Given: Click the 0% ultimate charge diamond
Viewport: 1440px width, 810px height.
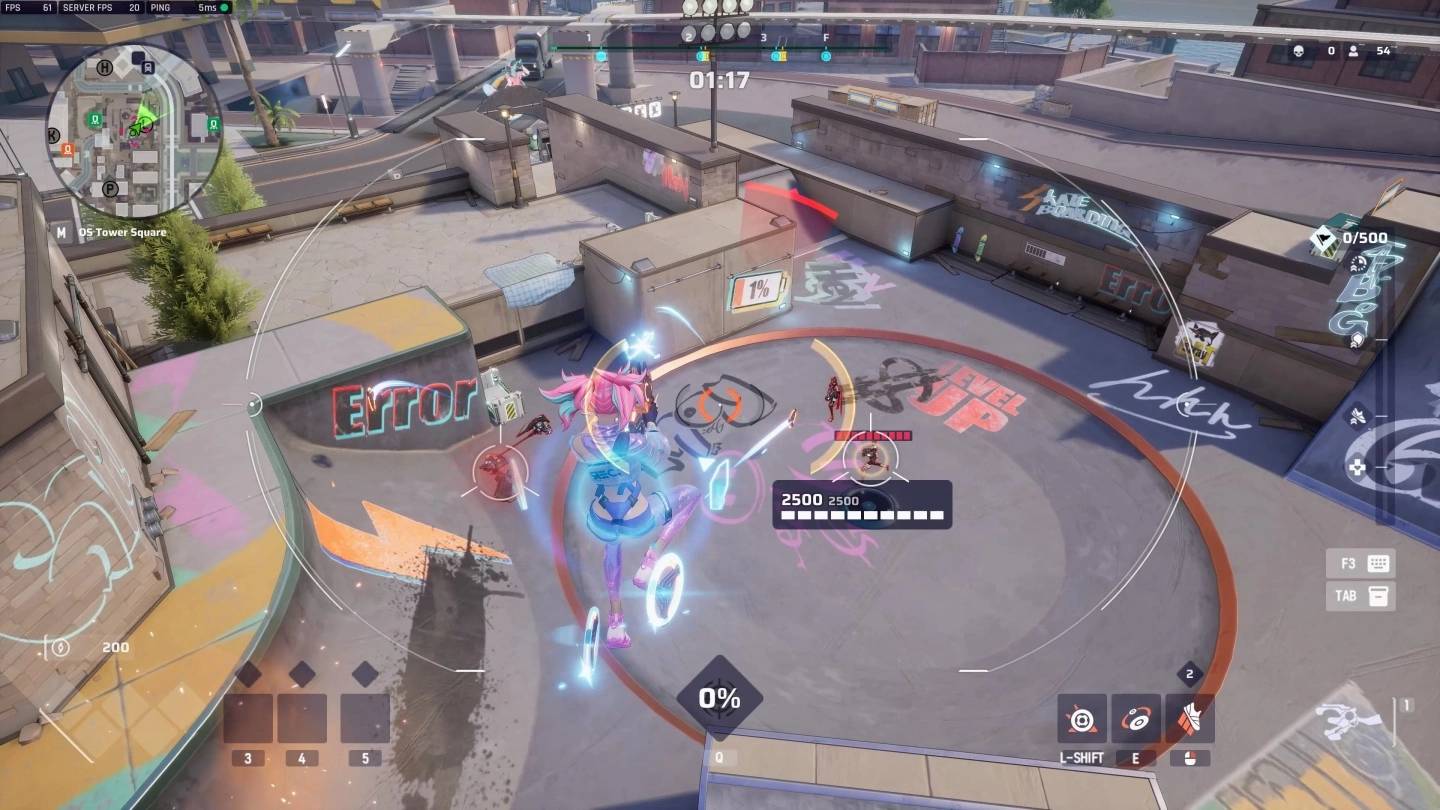Looking at the screenshot, I should coord(719,699).
